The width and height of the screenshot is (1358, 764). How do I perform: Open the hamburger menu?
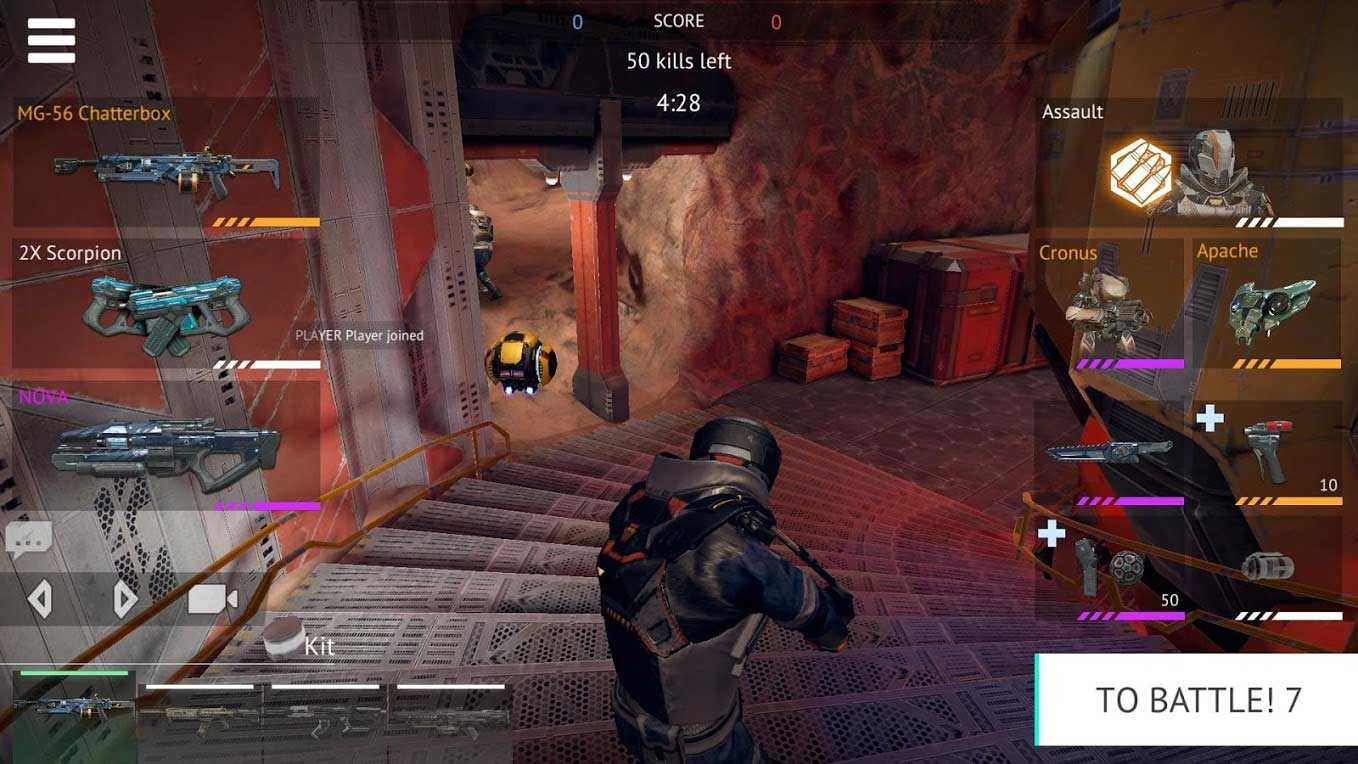(51, 41)
